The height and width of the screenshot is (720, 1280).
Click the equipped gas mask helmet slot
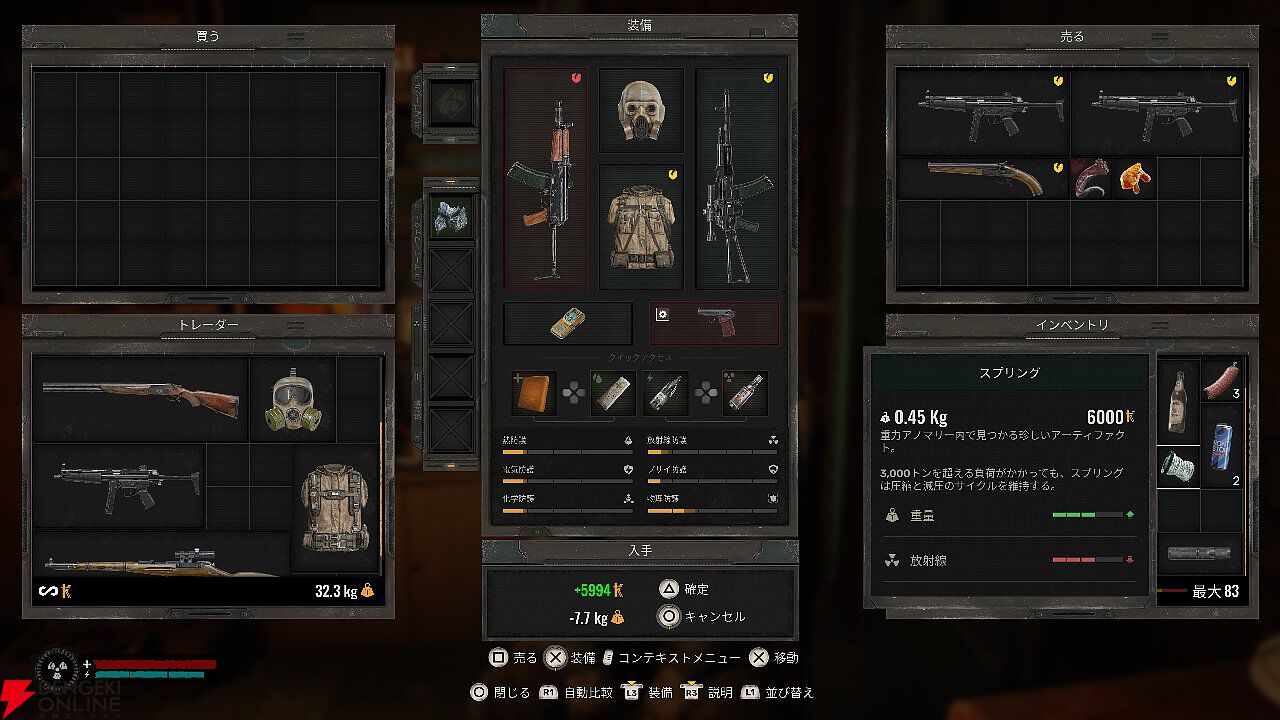(x=641, y=111)
